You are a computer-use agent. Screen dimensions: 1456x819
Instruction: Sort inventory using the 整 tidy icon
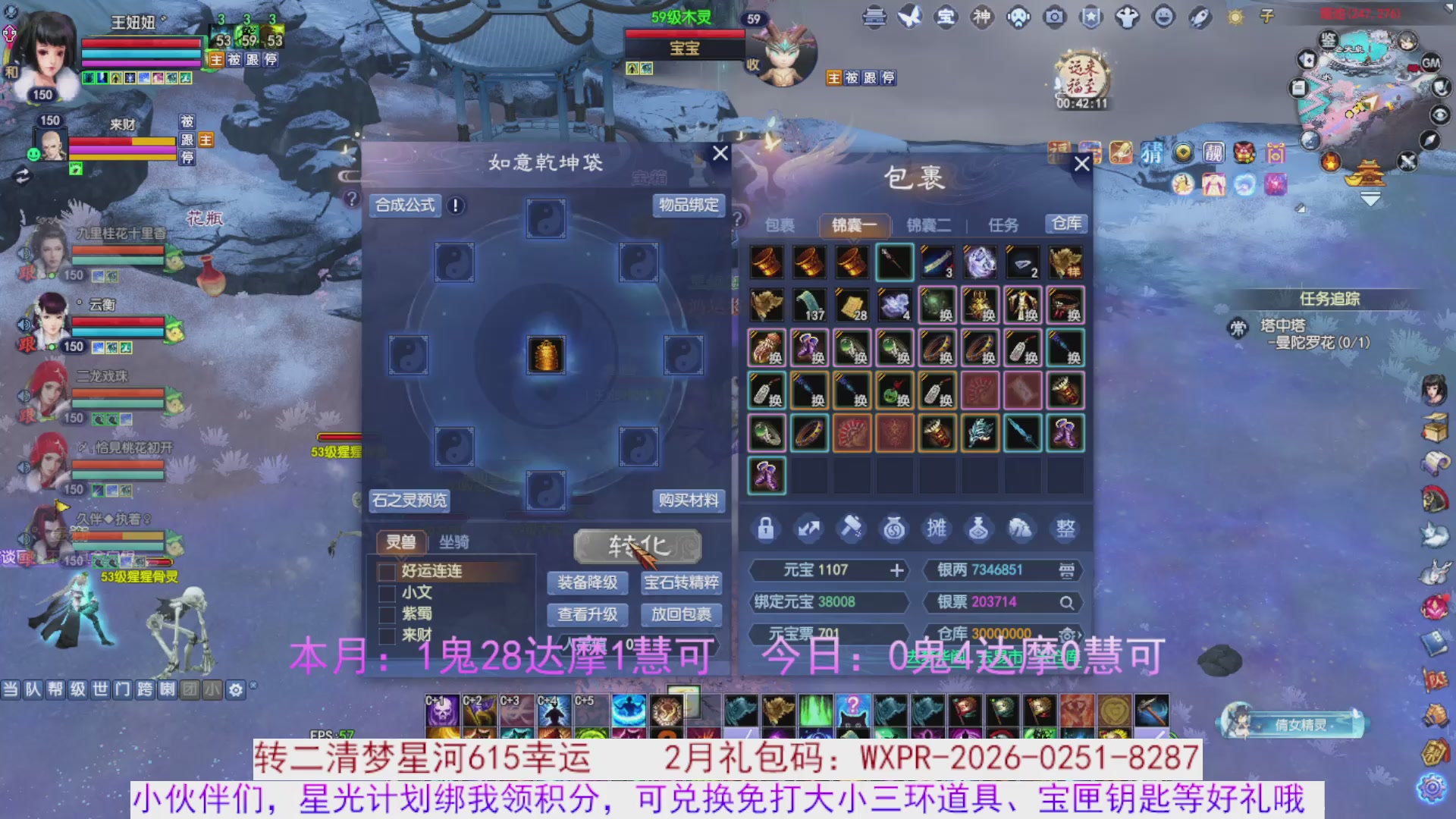(1065, 529)
